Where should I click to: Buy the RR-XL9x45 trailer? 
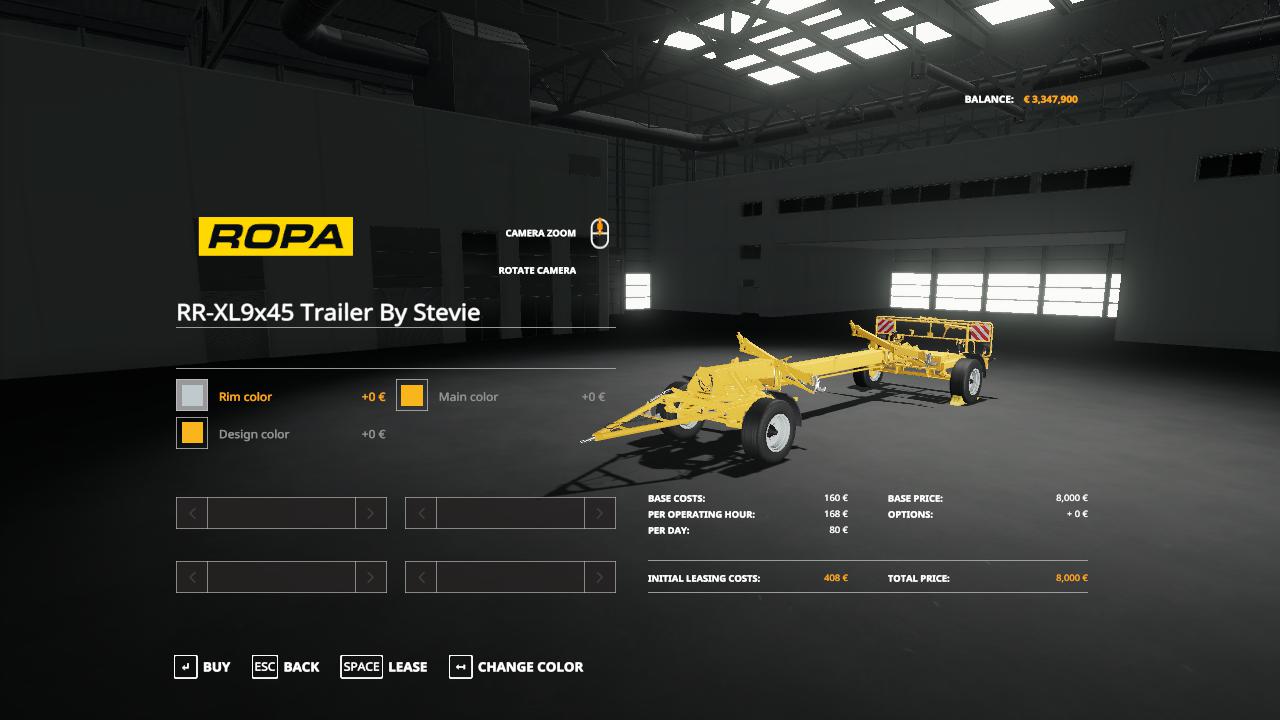(202, 667)
